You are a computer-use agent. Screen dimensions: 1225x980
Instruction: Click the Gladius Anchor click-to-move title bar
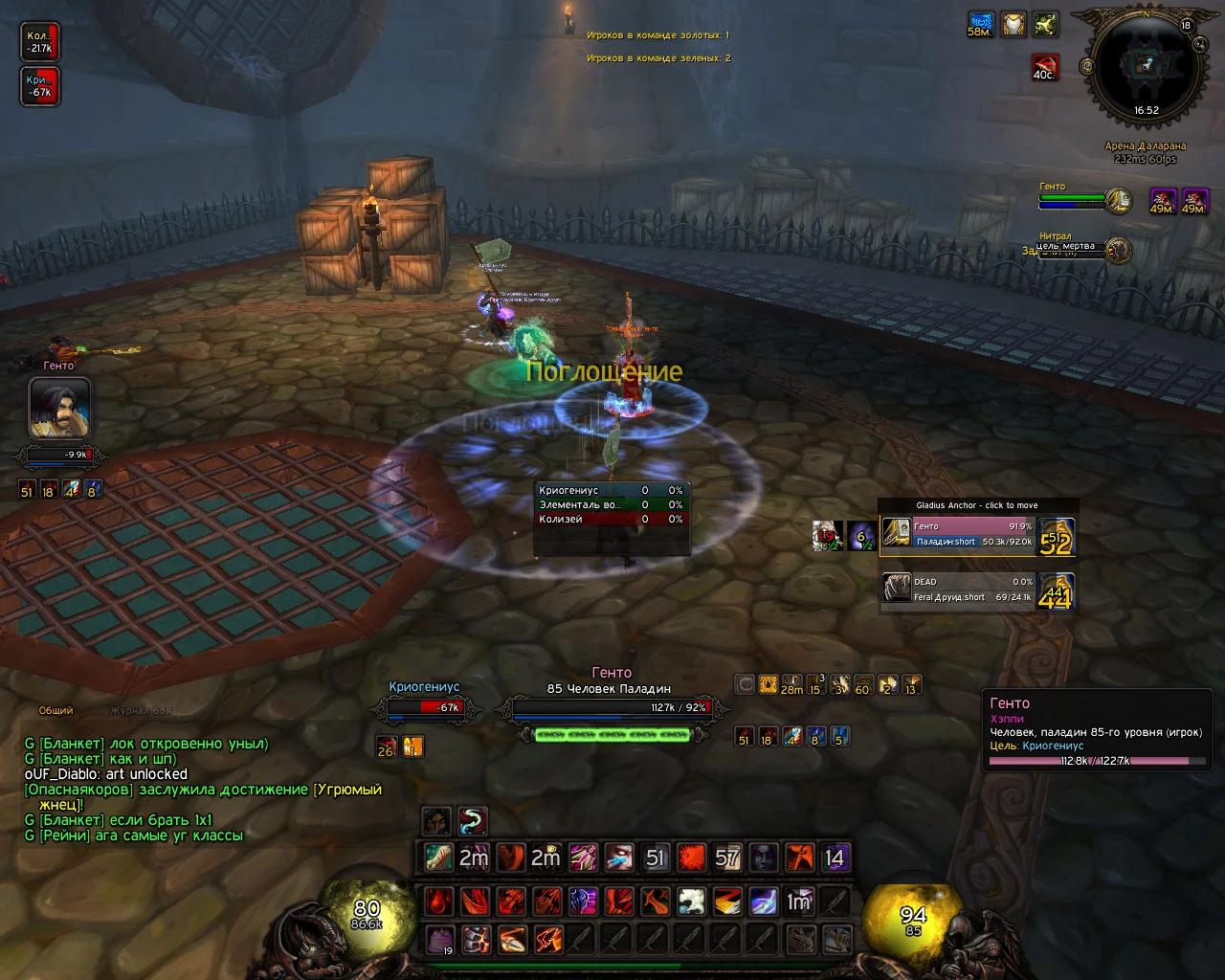click(977, 505)
